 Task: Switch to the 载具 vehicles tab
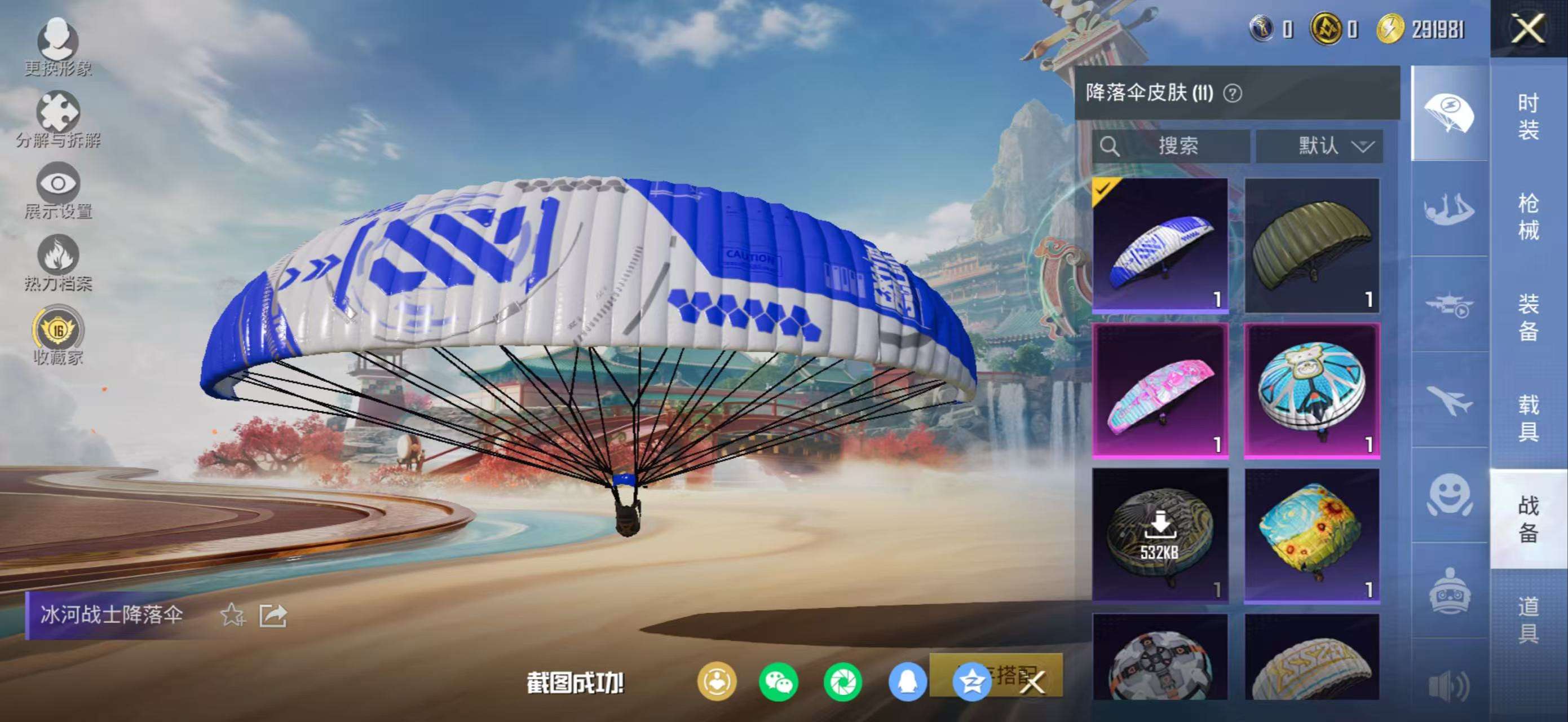(1528, 417)
